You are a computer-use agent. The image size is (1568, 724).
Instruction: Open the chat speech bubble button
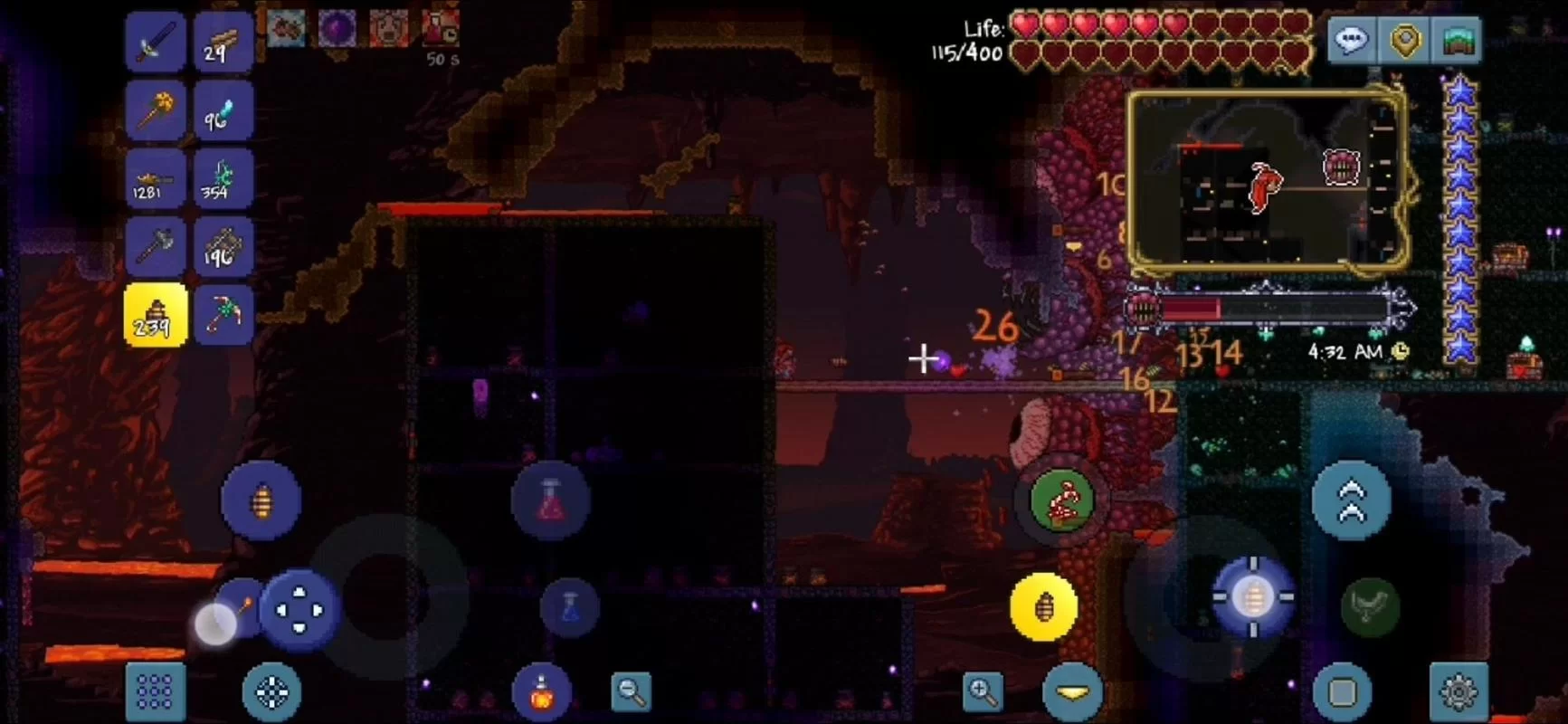[x=1351, y=41]
